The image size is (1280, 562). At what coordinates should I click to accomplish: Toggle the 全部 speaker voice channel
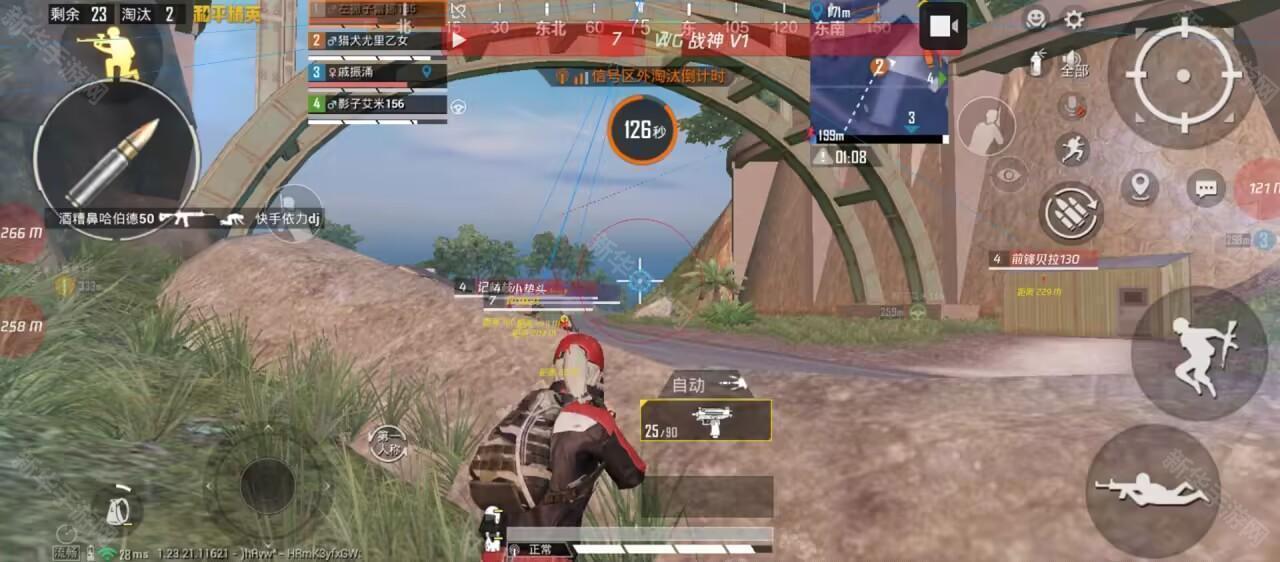point(1073,62)
